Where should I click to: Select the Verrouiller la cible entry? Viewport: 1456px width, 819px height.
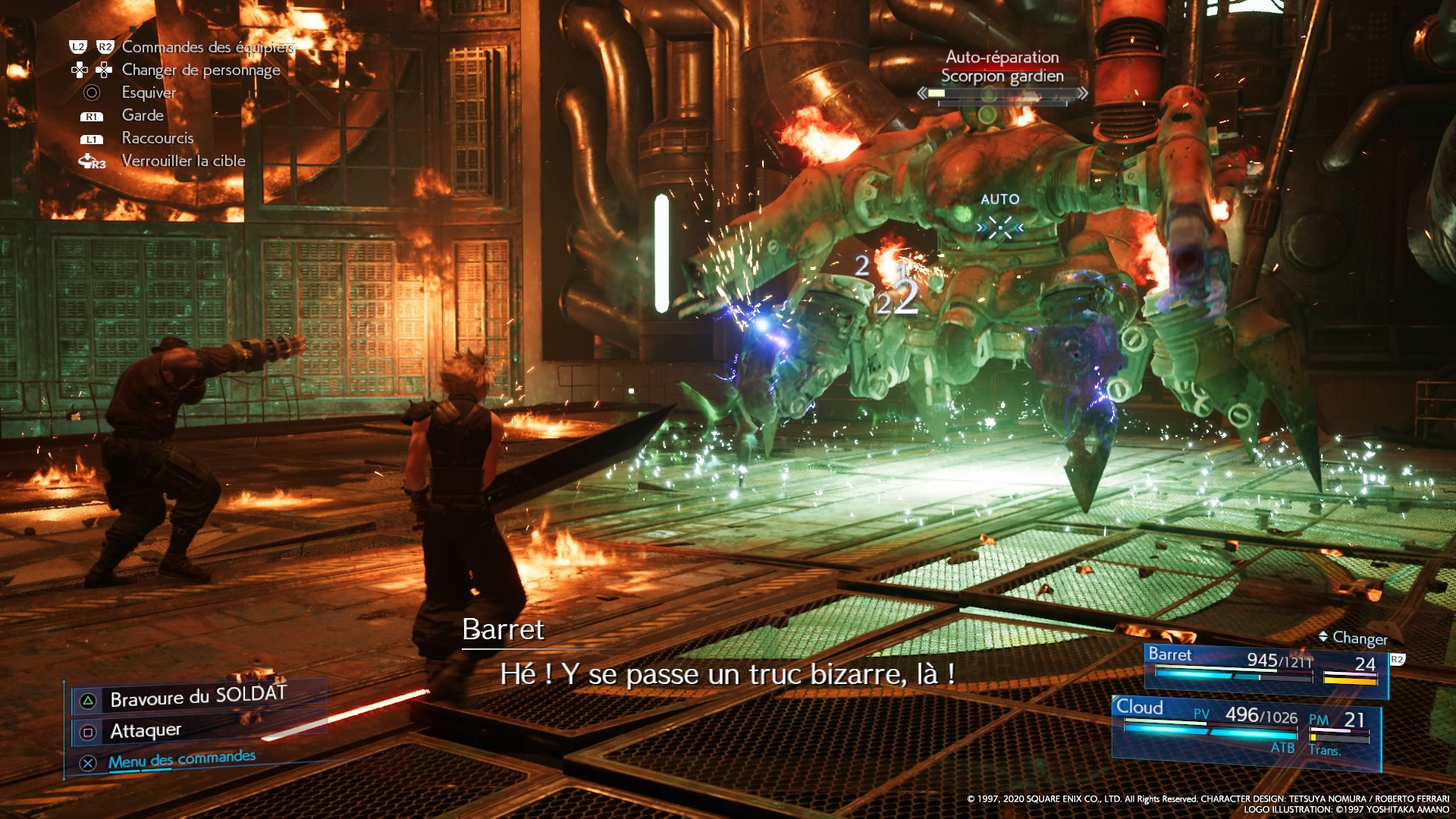click(x=184, y=161)
